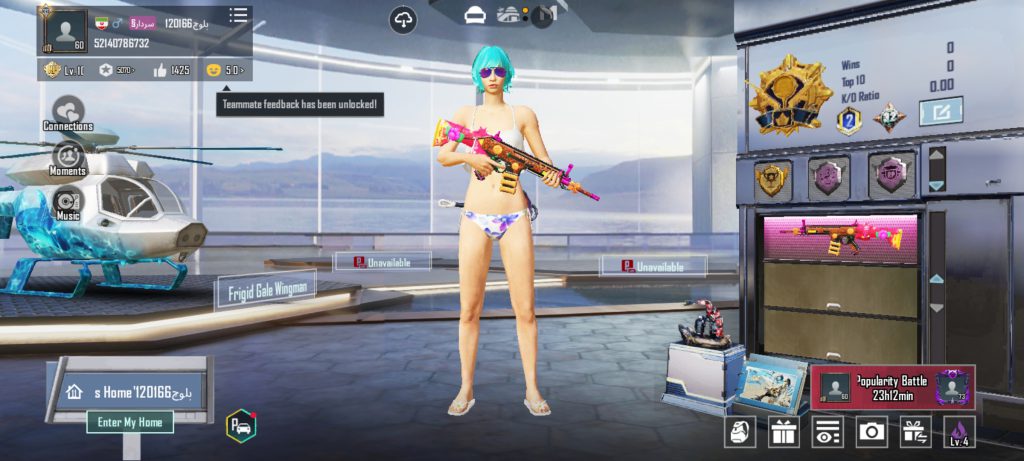Select the Frigid Gale Wingman label
Image resolution: width=1024 pixels, height=461 pixels.
coord(265,290)
